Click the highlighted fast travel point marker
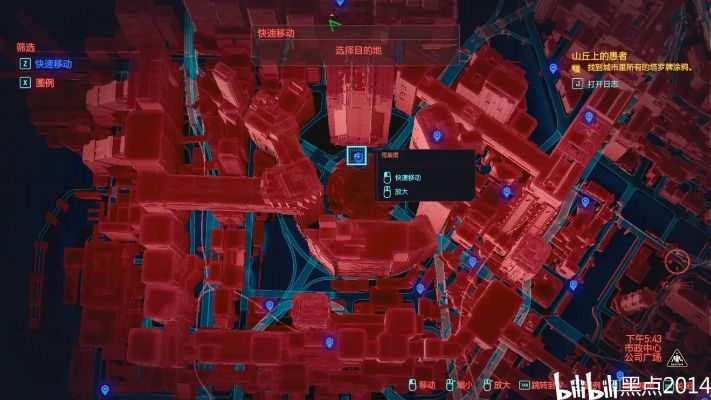Screen dimensions: 711x400 point(357,155)
